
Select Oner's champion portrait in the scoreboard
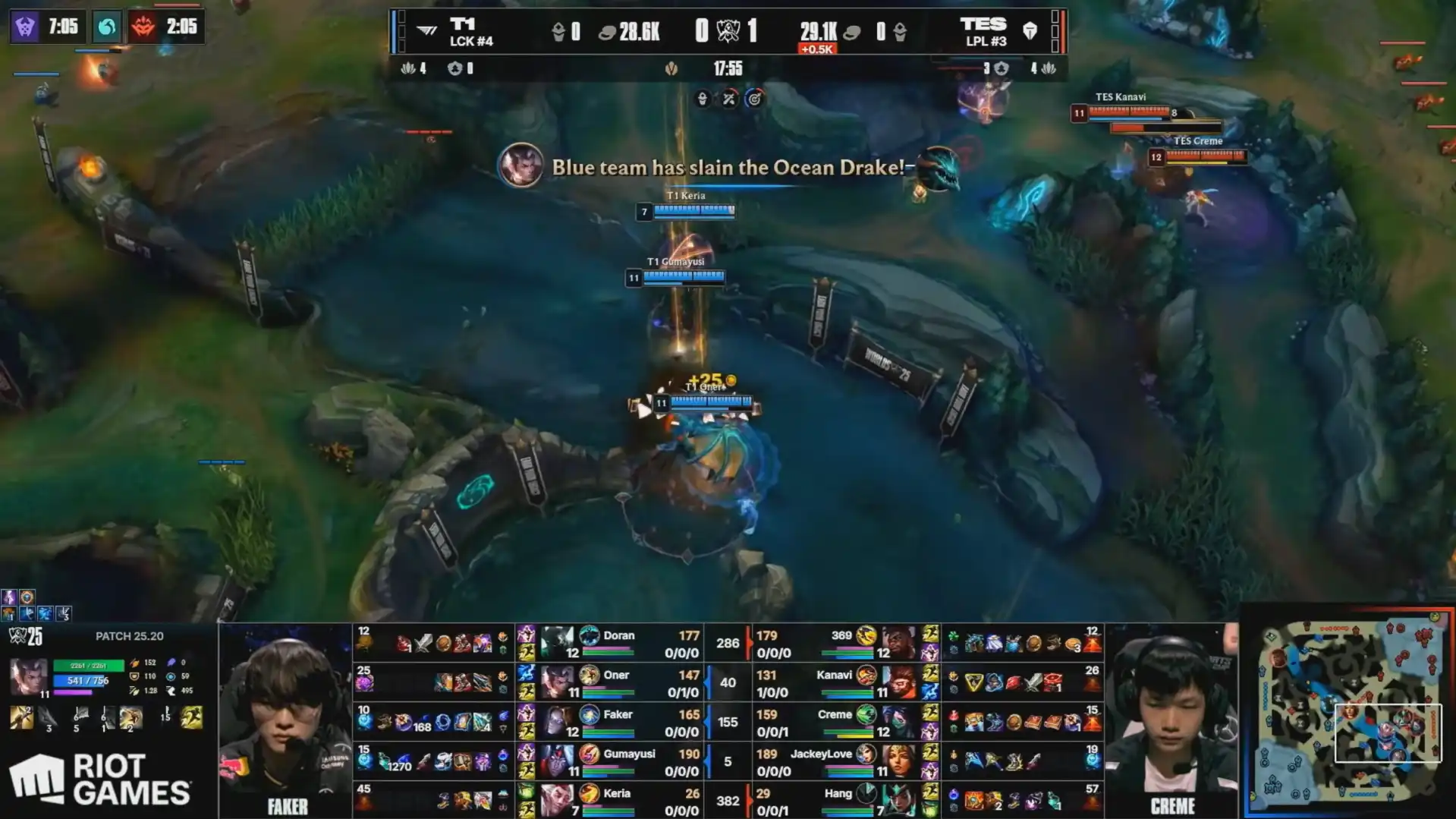[557, 682]
